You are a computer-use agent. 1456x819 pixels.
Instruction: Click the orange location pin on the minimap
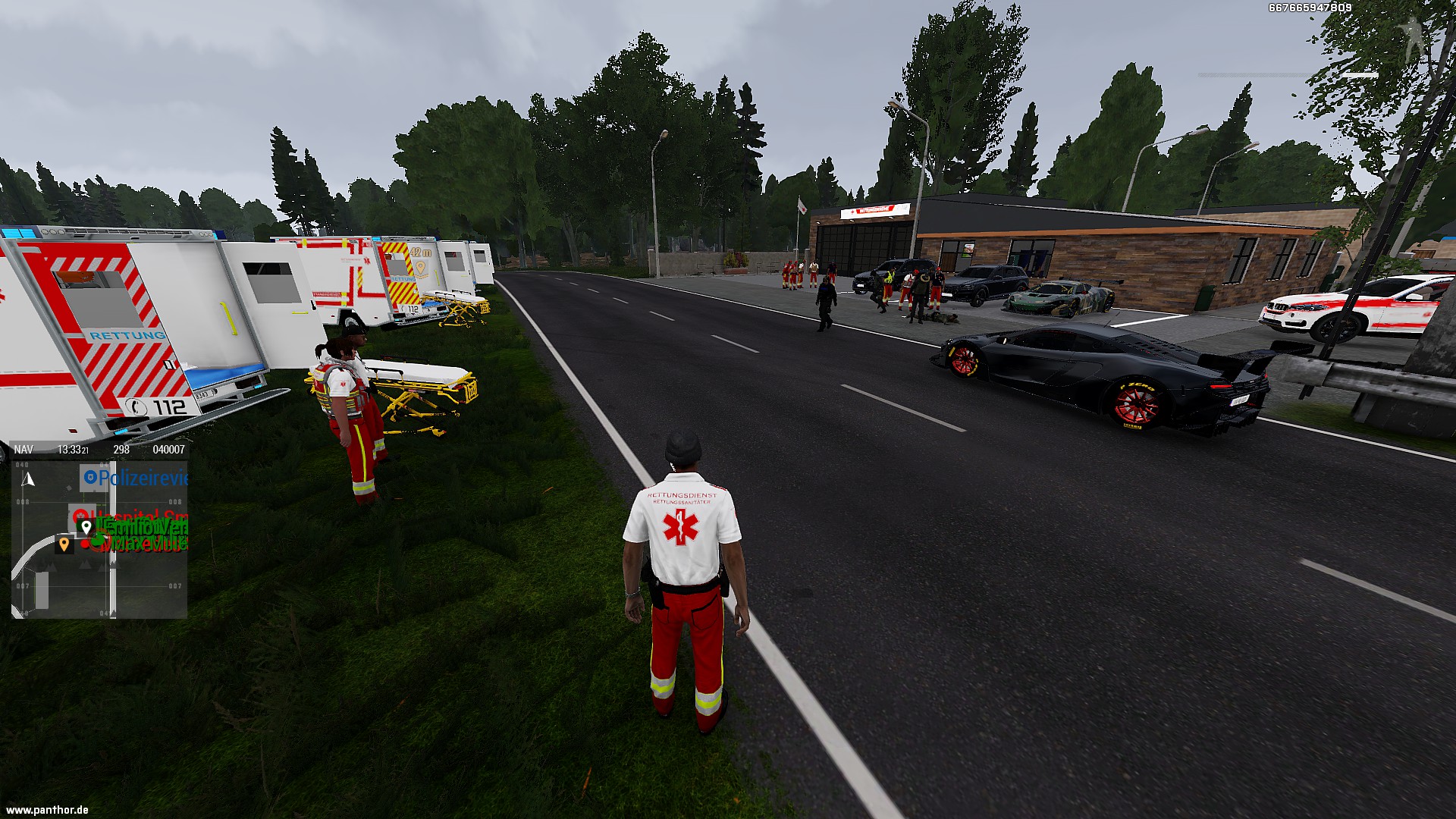click(x=64, y=543)
